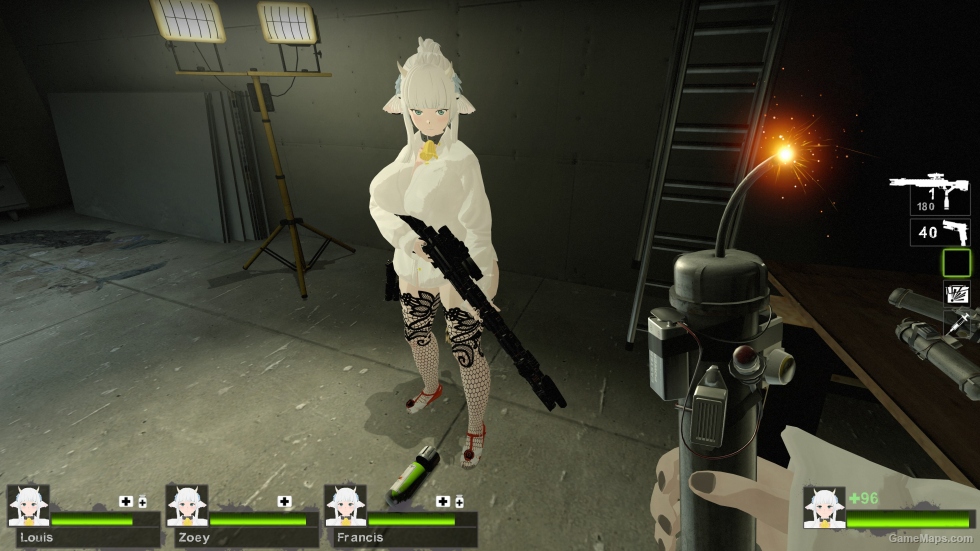Click Zoey's first aid kit icon
980x551 pixels.
pyautogui.click(x=285, y=501)
